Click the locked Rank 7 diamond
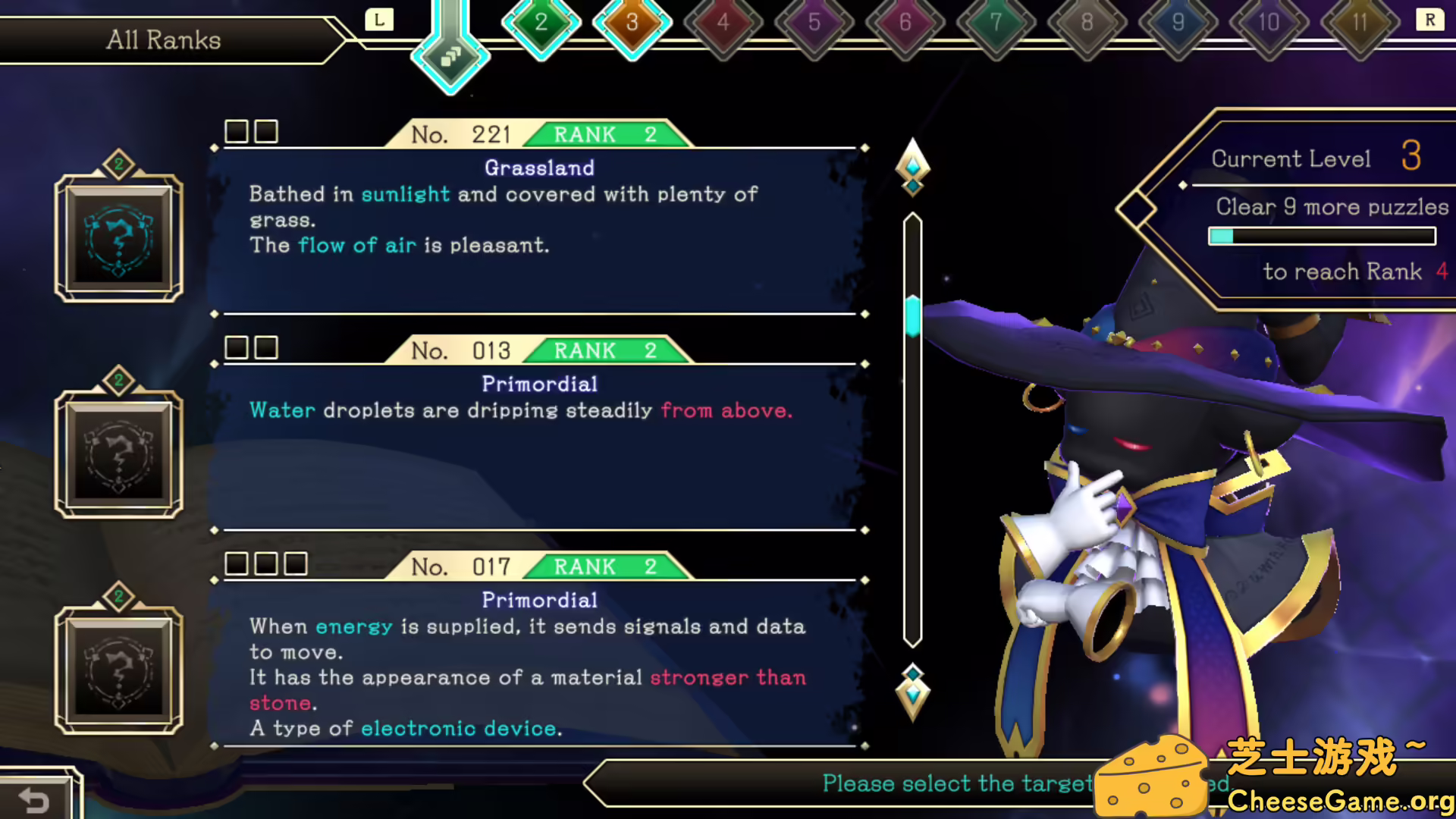Screen dimensions: 1456x819 point(995,23)
